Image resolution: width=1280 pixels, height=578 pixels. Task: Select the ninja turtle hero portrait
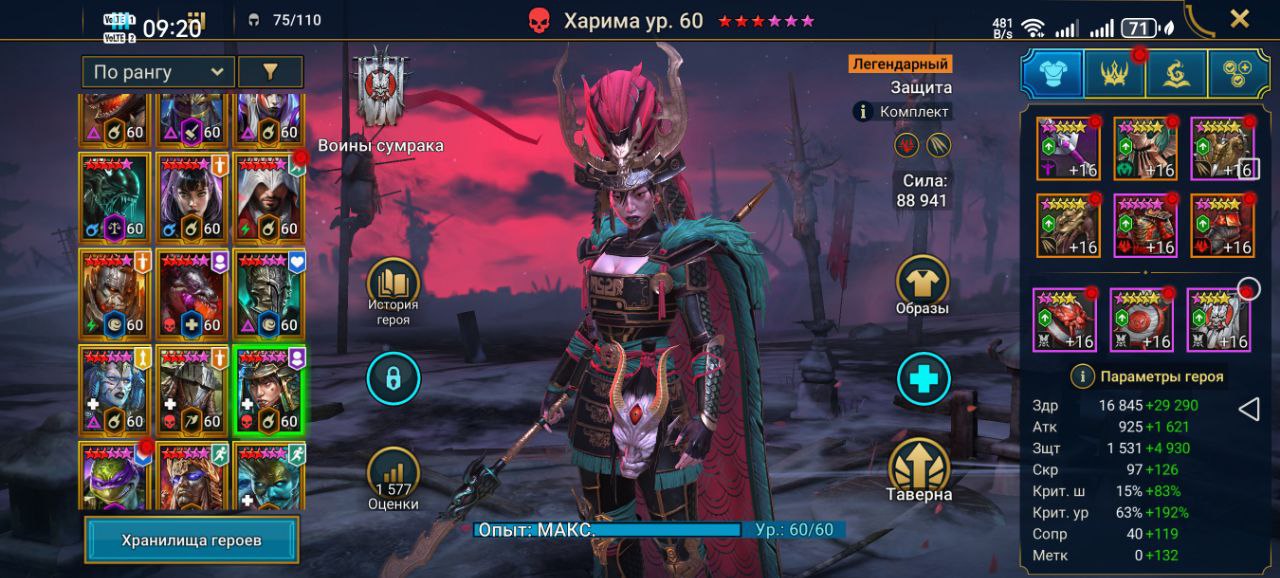point(114,477)
